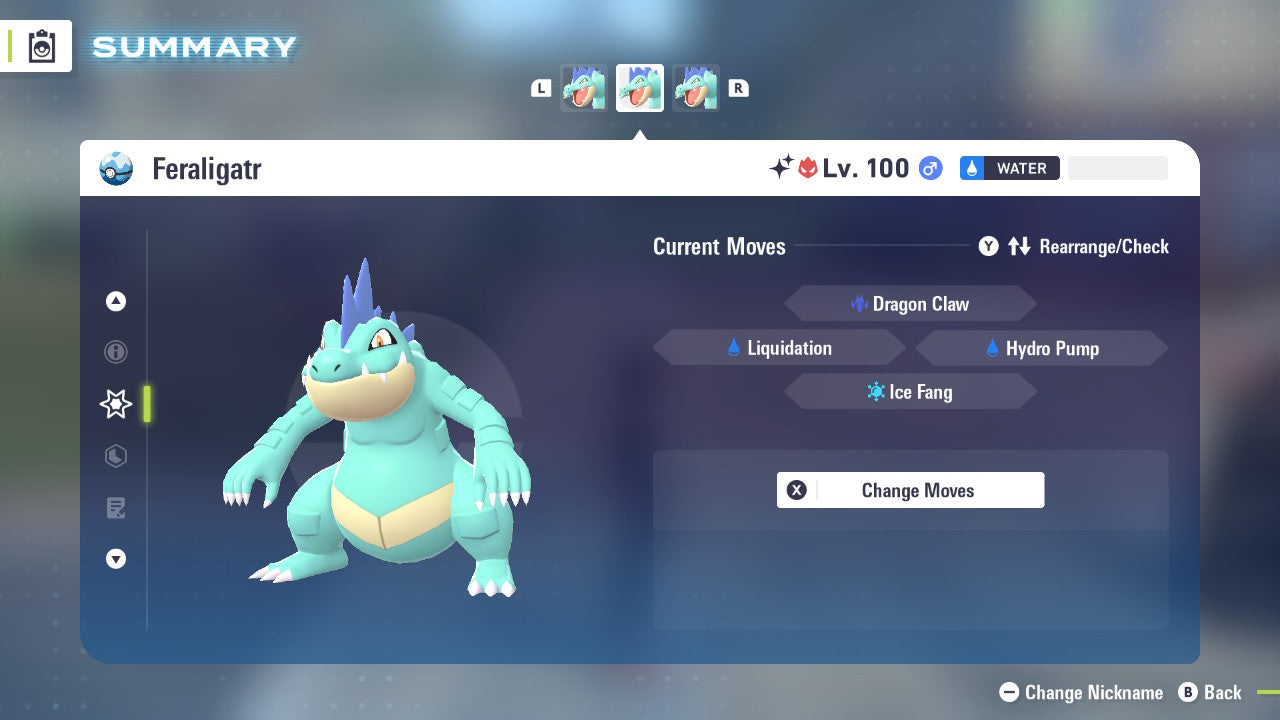Image resolution: width=1280 pixels, height=720 pixels.
Task: Click the down arrow below the sidebar icons
Action: pyautogui.click(x=116, y=559)
